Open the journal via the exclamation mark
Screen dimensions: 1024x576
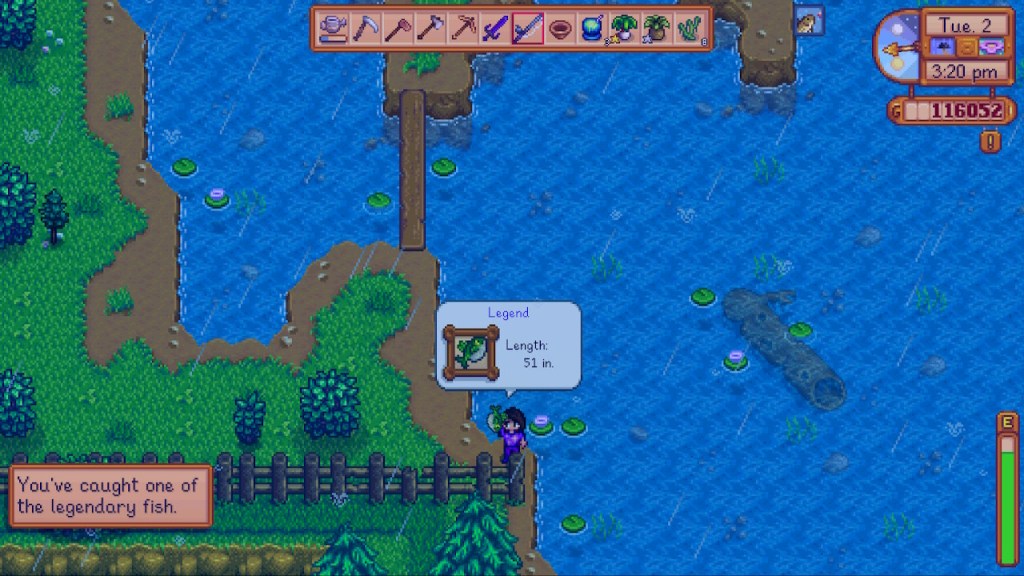990,141
